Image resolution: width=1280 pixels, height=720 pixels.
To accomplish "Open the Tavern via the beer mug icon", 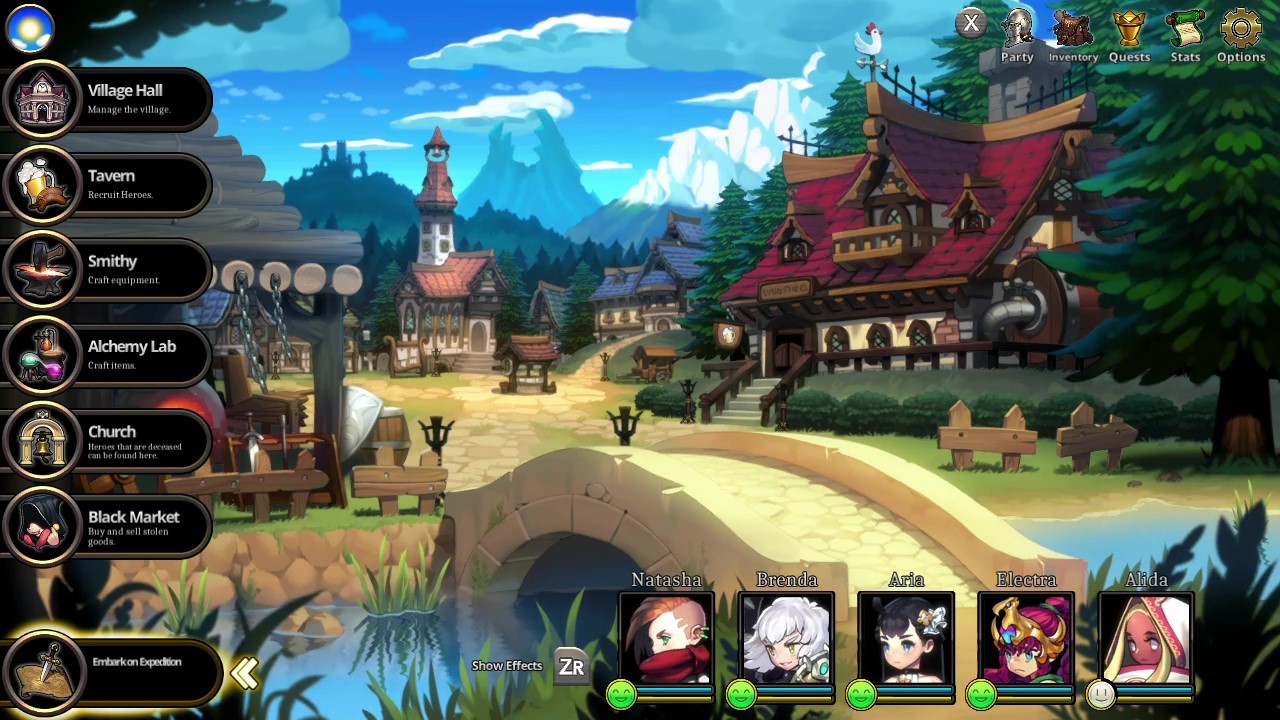I will [42, 184].
